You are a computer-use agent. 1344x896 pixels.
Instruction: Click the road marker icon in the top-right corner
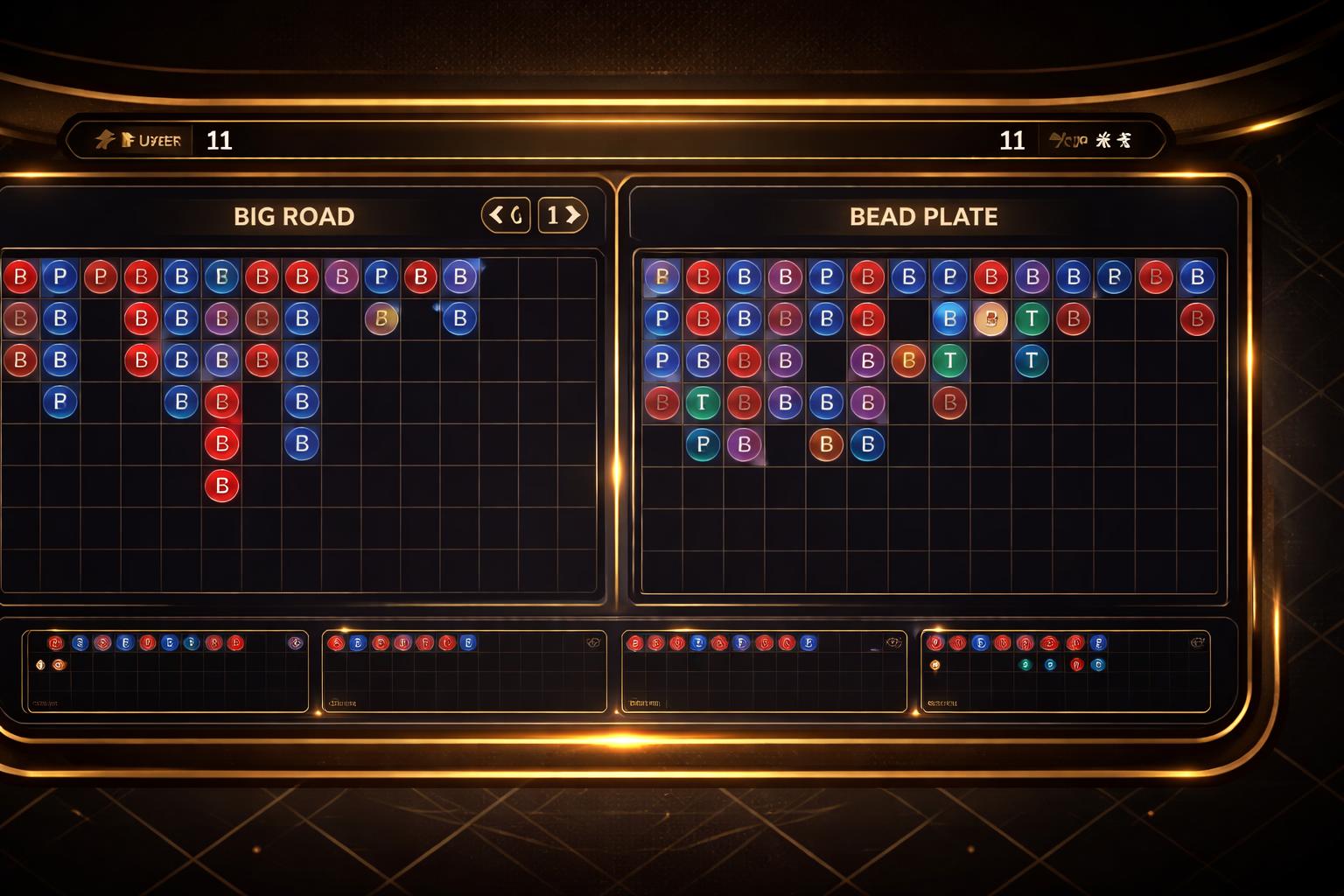click(x=1124, y=138)
